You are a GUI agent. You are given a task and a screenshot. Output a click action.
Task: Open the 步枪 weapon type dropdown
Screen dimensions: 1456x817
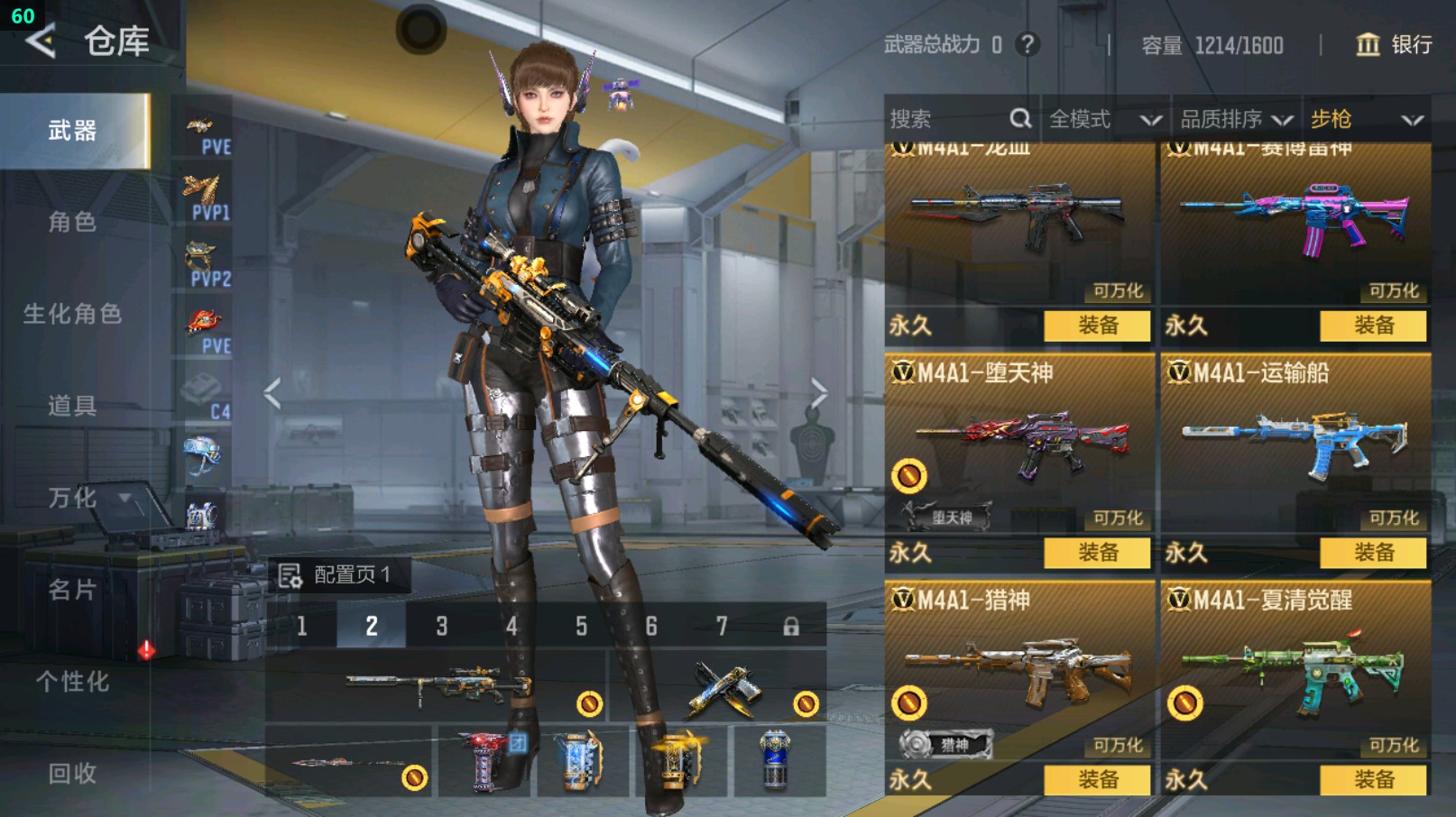pos(1366,119)
